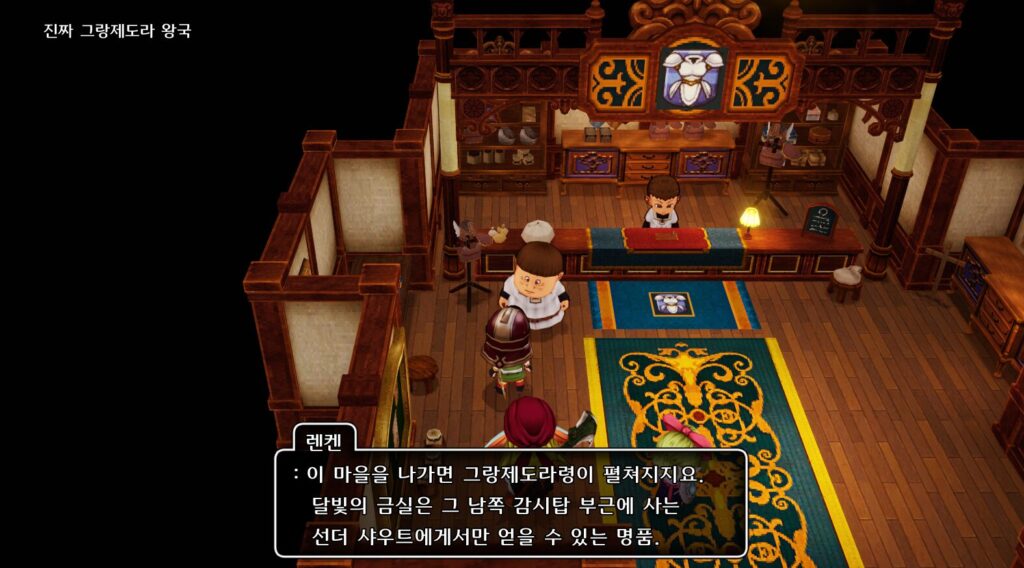Viewport: 1024px width, 568px height.
Task: Click Renken's dialogue text box to continue
Action: point(511,504)
